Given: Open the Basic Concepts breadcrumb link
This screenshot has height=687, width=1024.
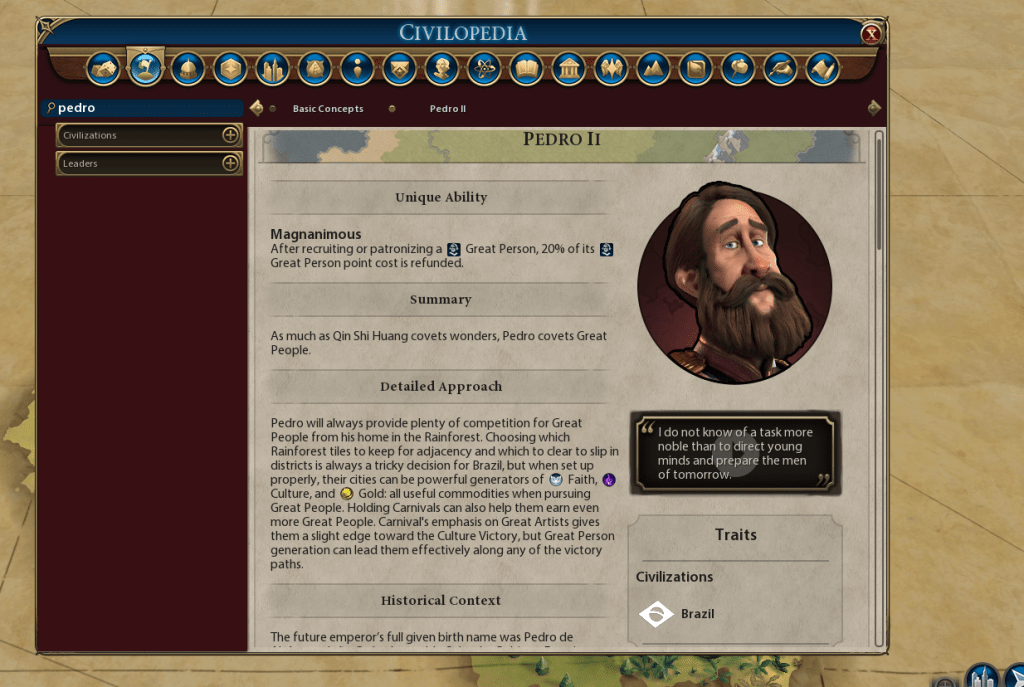Looking at the screenshot, I should [328, 108].
